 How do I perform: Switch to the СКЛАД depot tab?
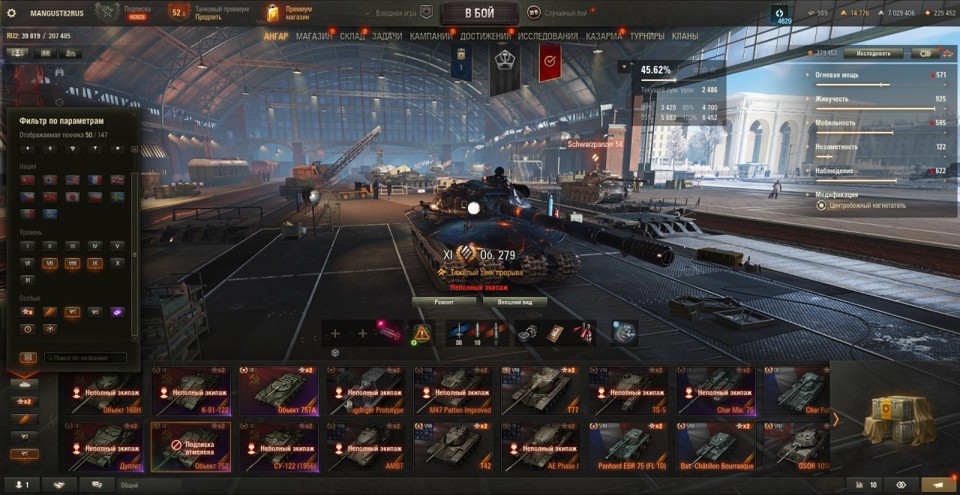point(352,37)
